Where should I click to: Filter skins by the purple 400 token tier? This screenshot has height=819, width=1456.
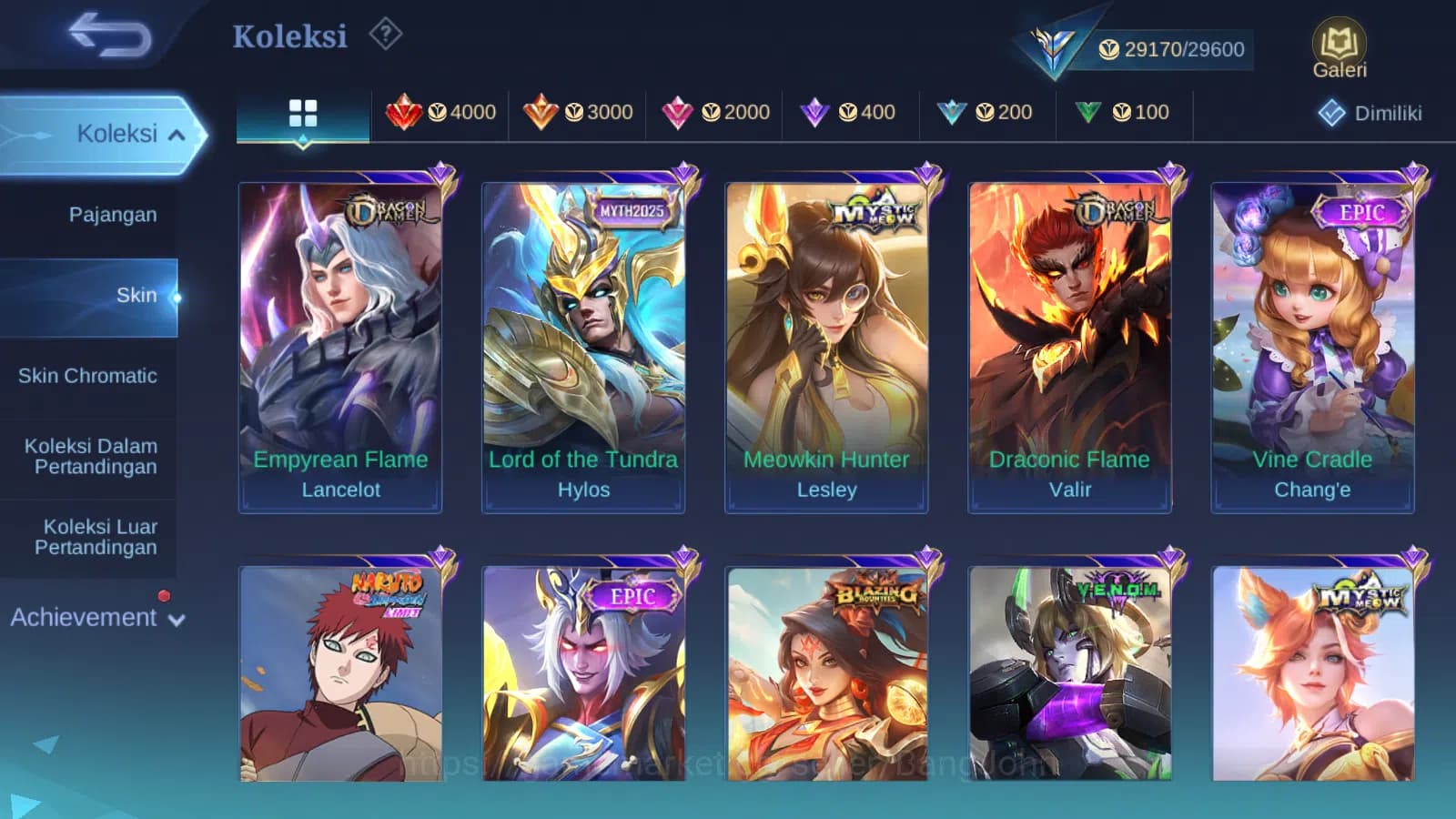pyautogui.click(x=850, y=112)
